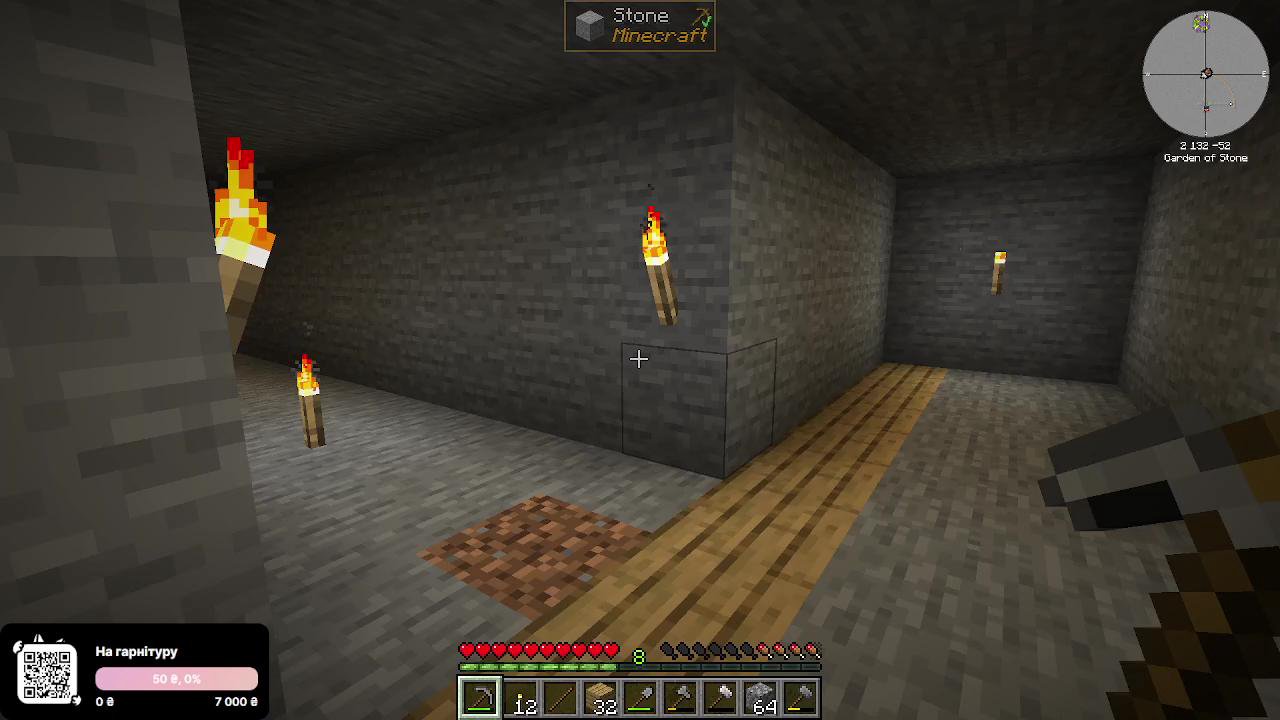Select the pickaxe in hotbar slot one
This screenshot has height=720, width=1280.
coord(481,697)
